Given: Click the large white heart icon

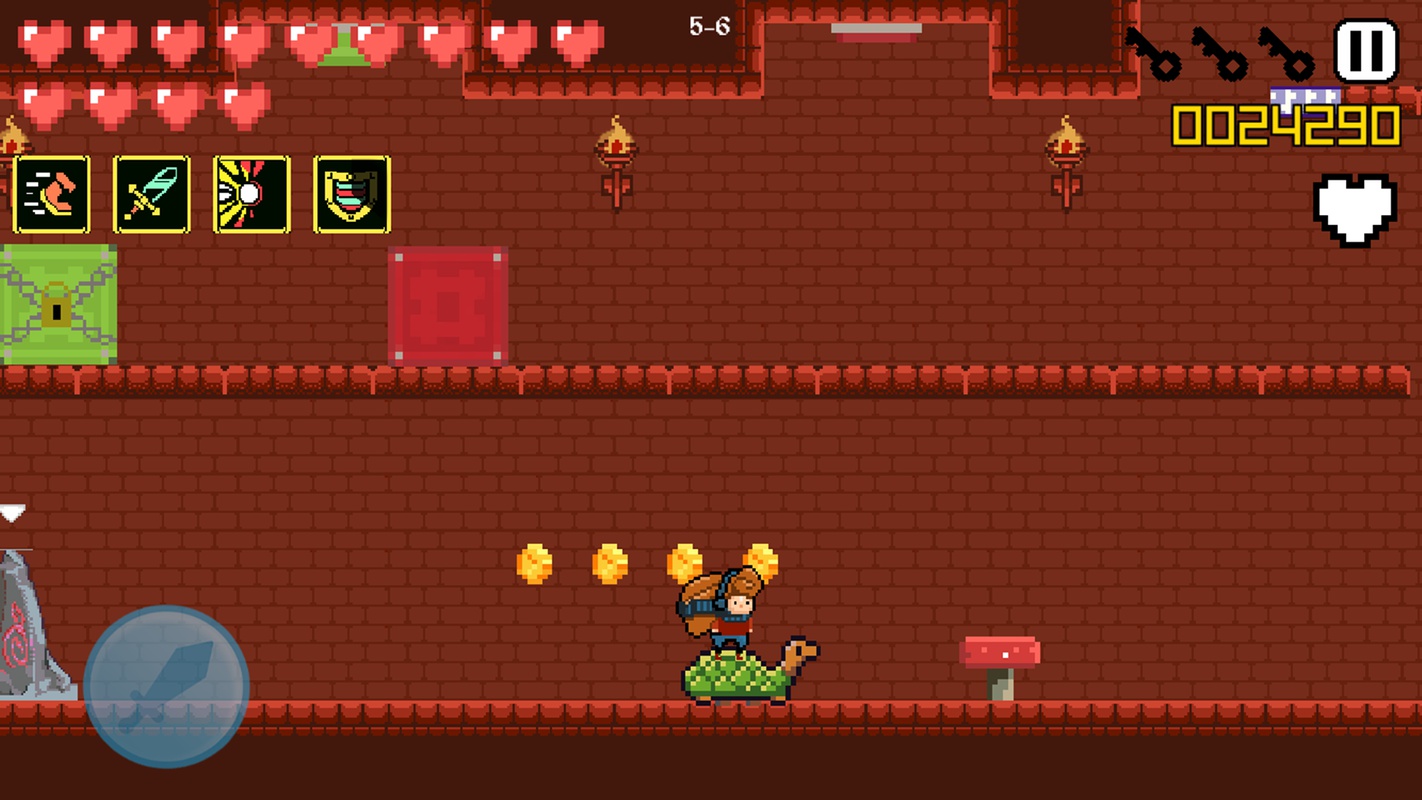Looking at the screenshot, I should point(1354,209).
